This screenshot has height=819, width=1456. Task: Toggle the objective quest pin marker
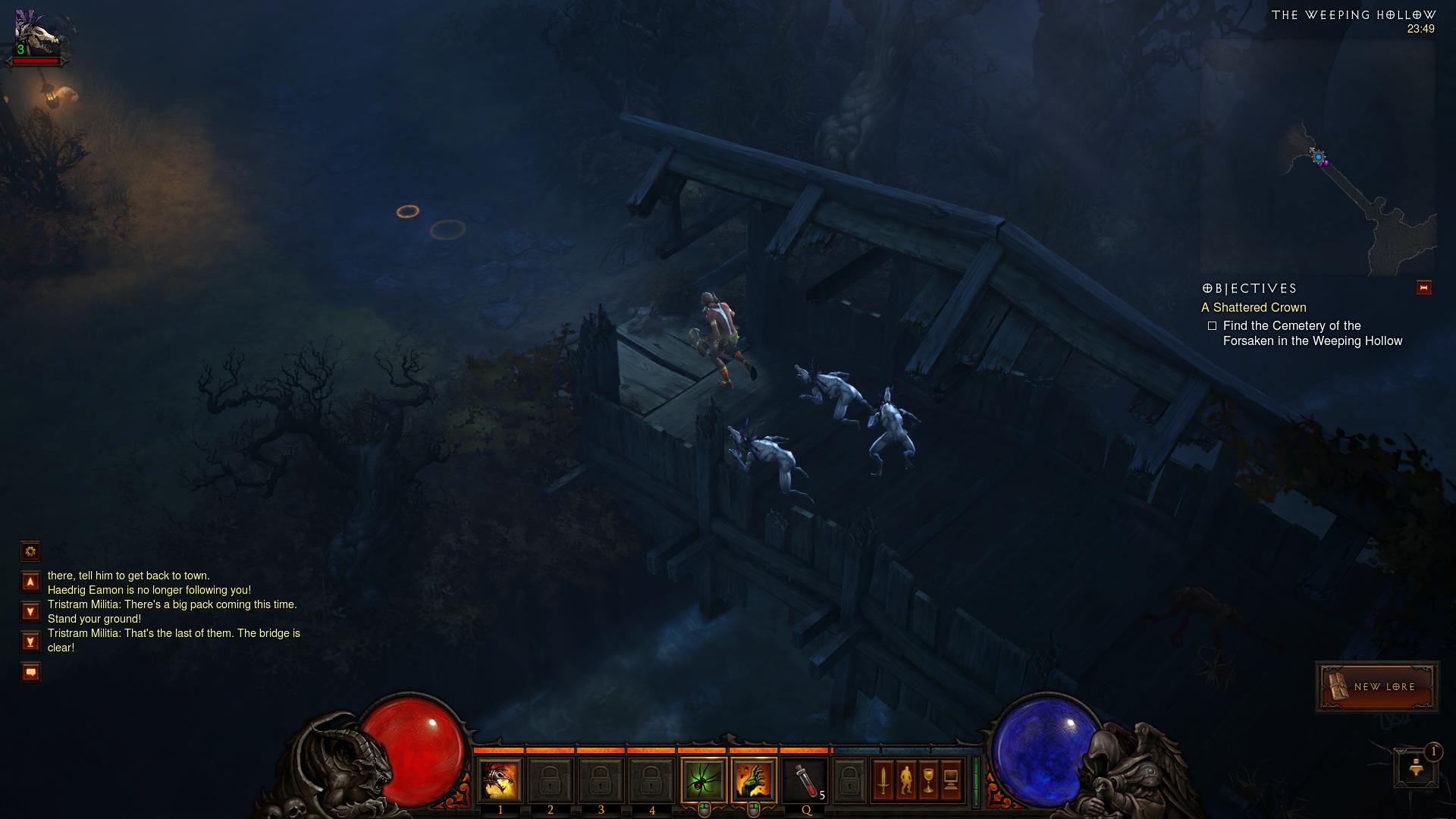(x=1423, y=288)
